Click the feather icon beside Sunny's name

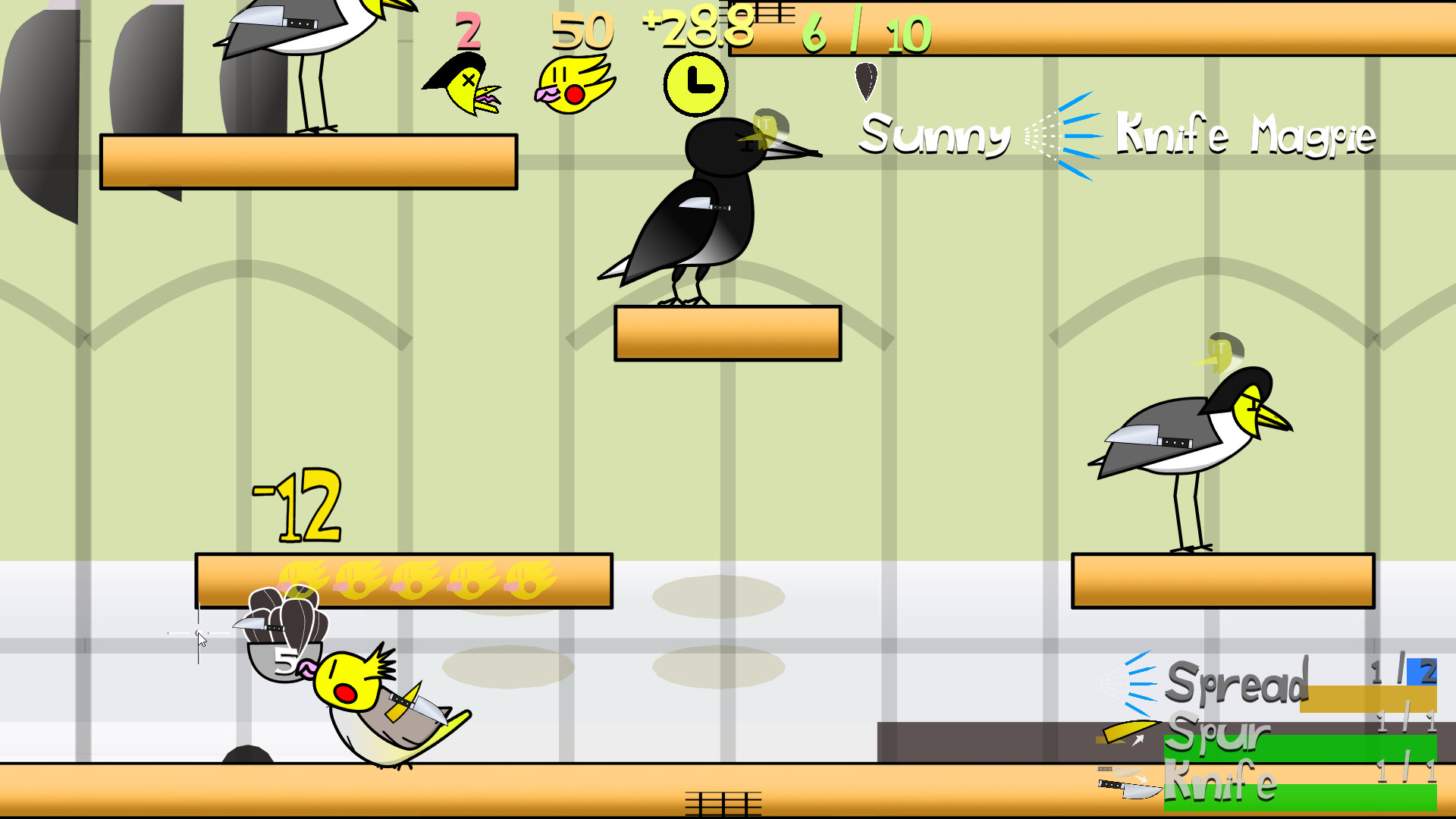[x=867, y=80]
